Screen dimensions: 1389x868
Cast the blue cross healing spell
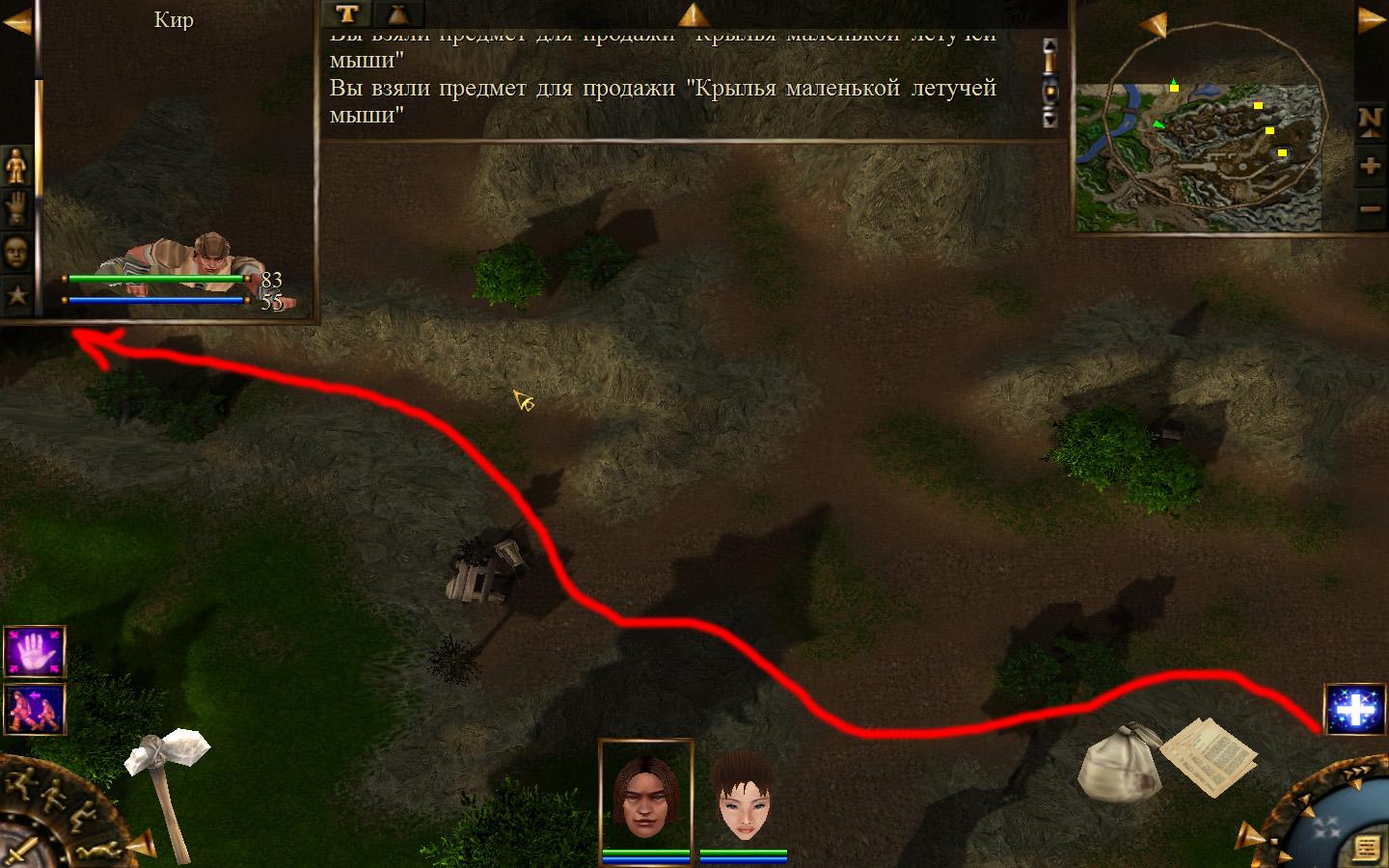[1355, 711]
